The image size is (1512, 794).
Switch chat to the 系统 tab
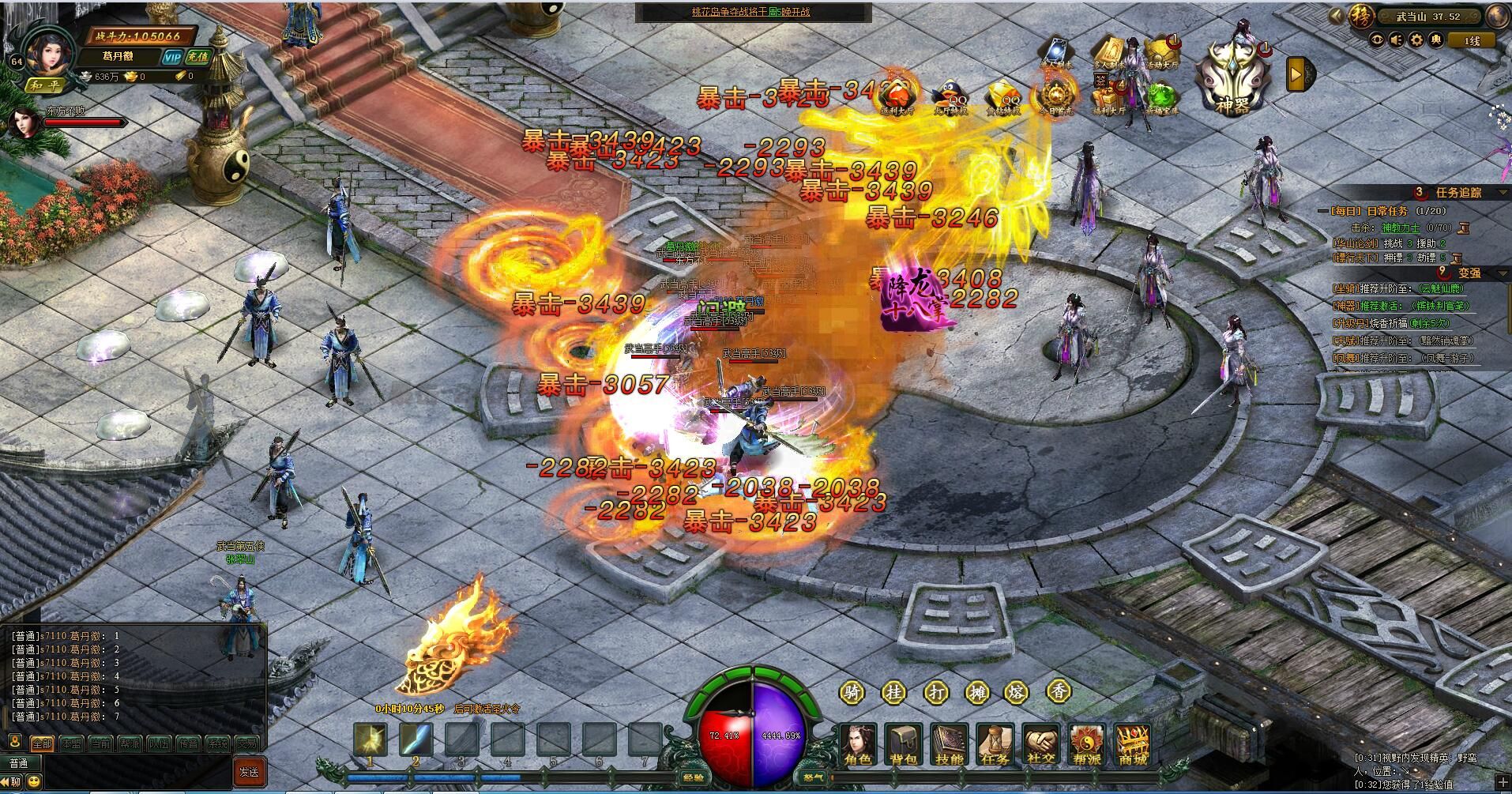[x=216, y=743]
